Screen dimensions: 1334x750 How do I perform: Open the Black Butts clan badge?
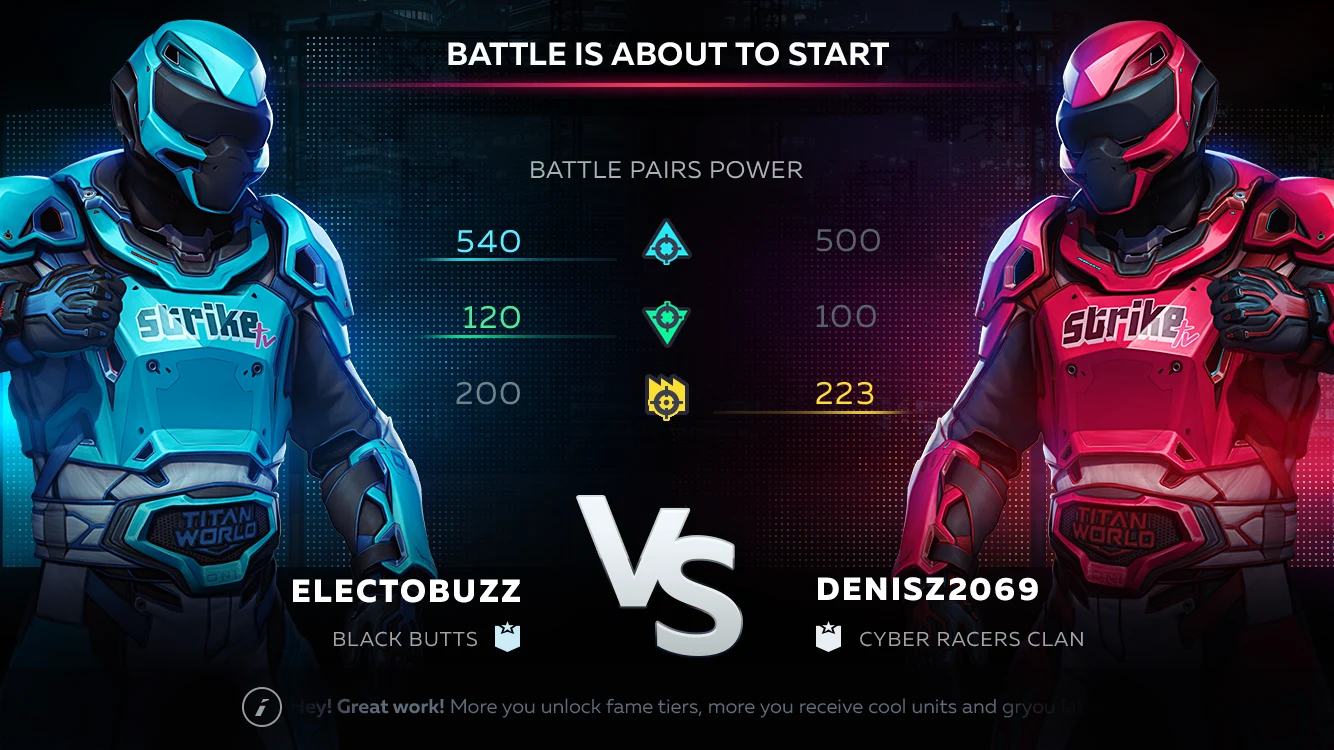point(508,638)
